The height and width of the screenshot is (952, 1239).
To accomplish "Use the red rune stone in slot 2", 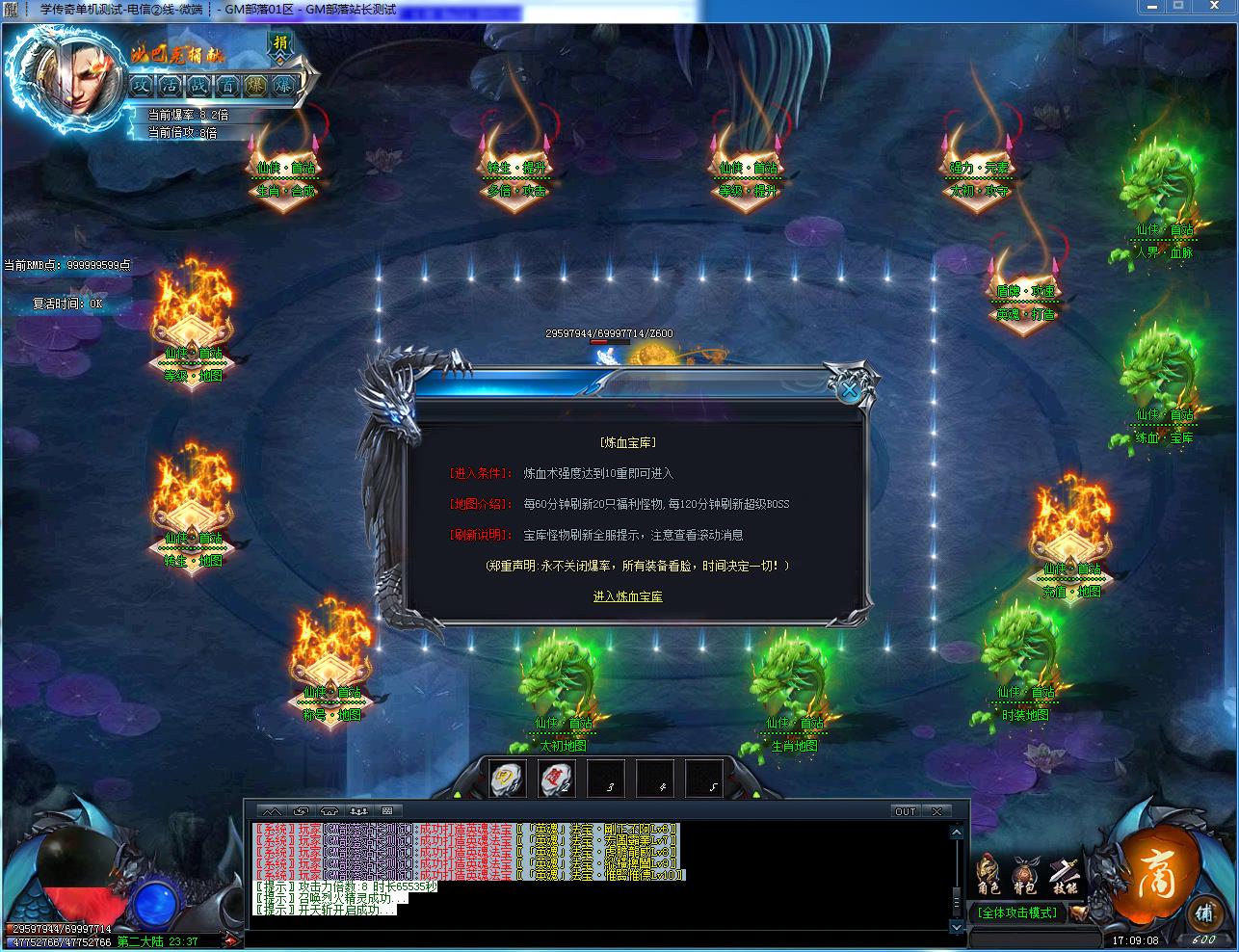I will 556,778.
